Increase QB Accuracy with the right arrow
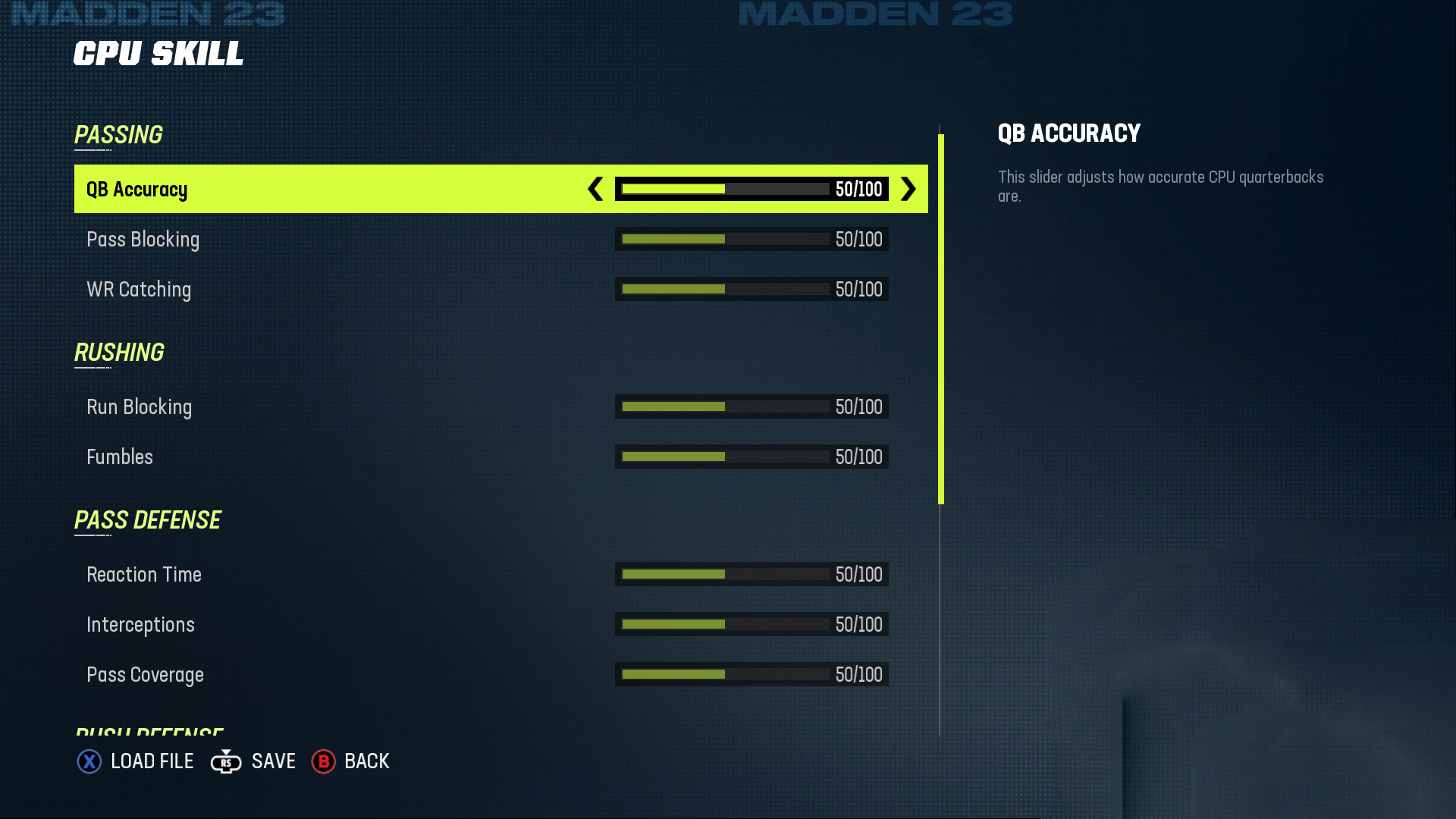 click(x=908, y=189)
